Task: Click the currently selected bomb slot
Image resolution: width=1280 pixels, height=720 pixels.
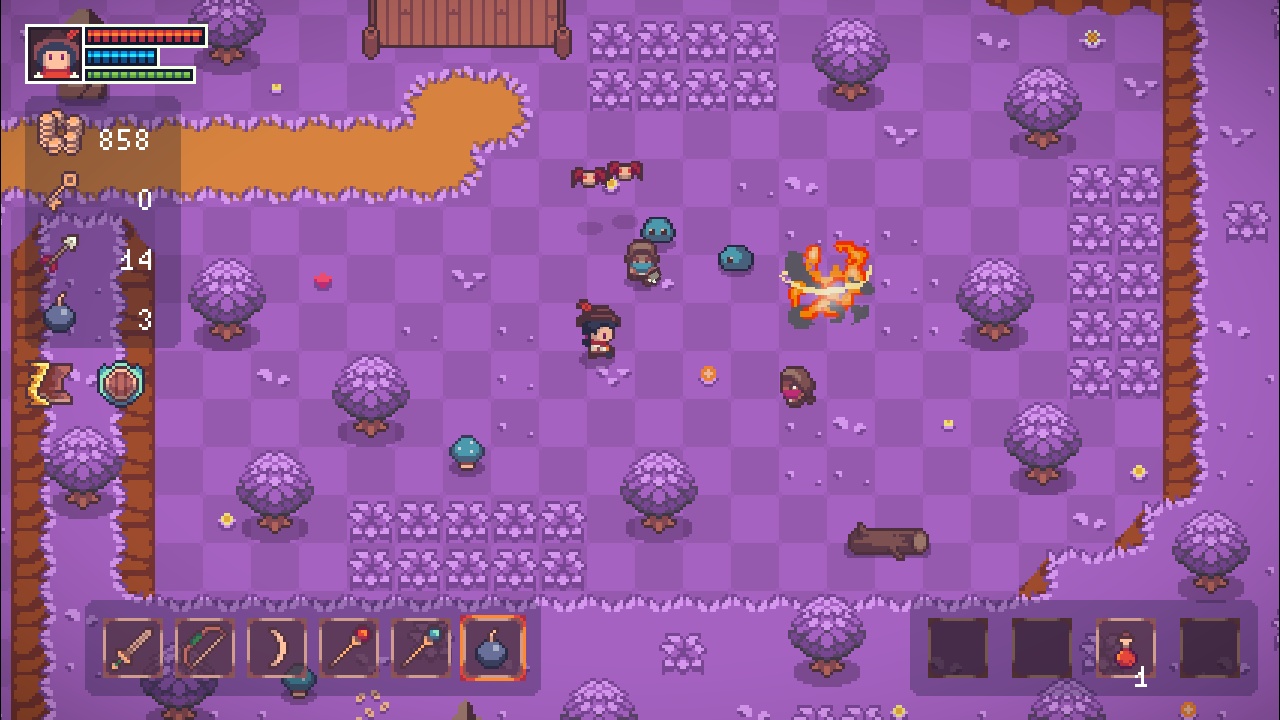Action: click(x=491, y=648)
